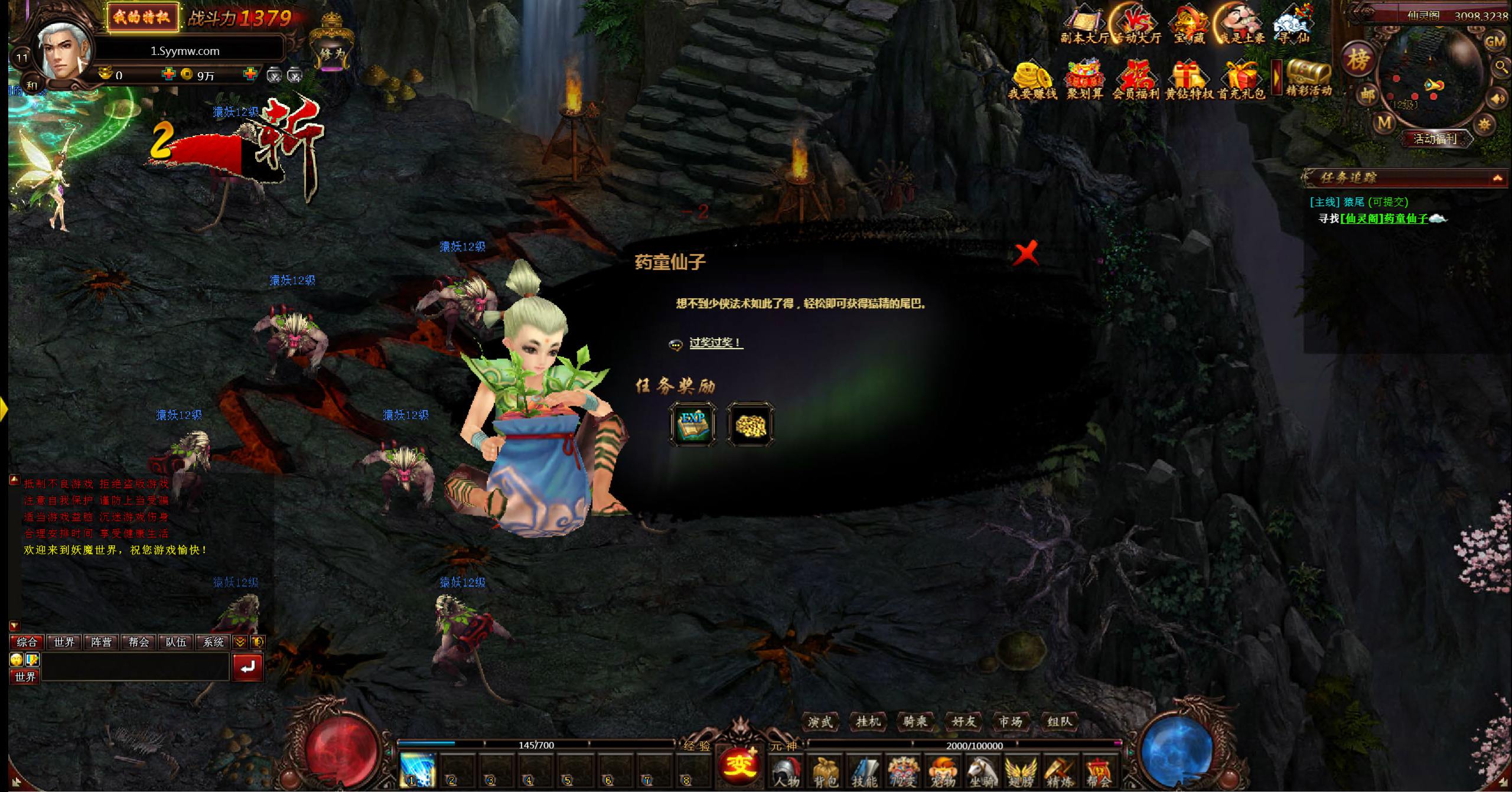
Task: Click the 挂机 auto-battle button
Action: 868,722
